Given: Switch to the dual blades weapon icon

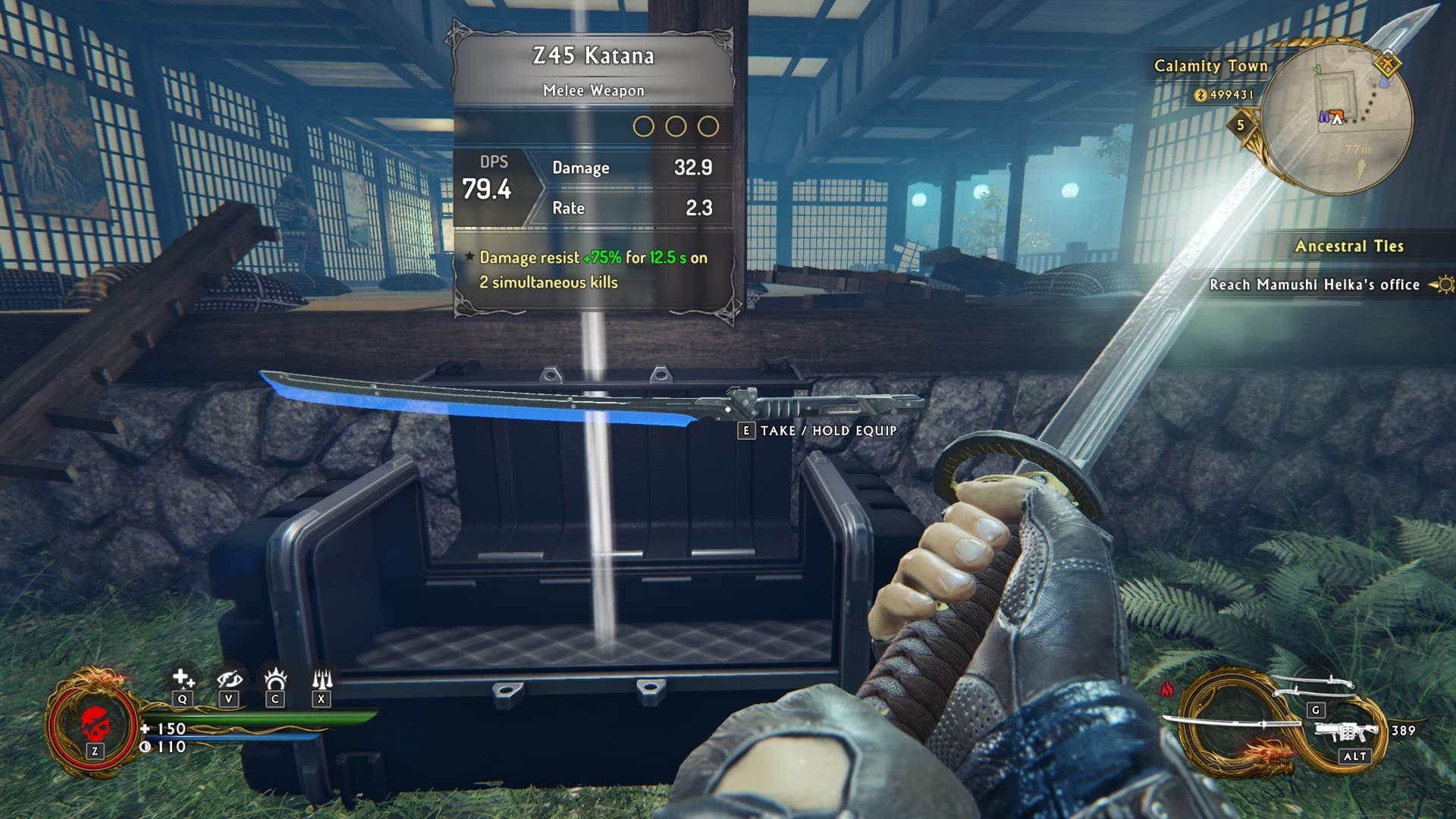Looking at the screenshot, I should click(1312, 688).
